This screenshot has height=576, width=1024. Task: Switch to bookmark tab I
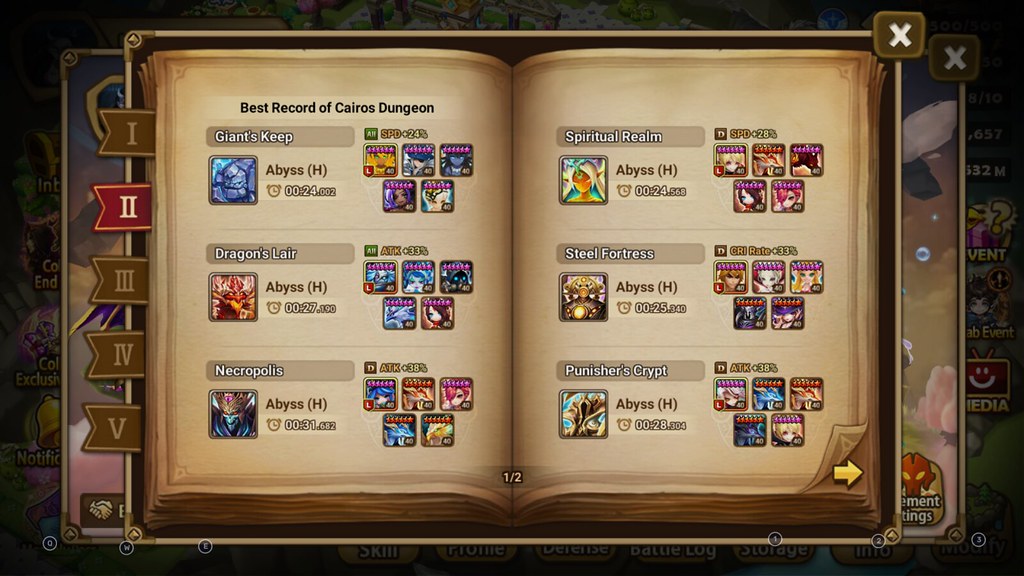(129, 133)
